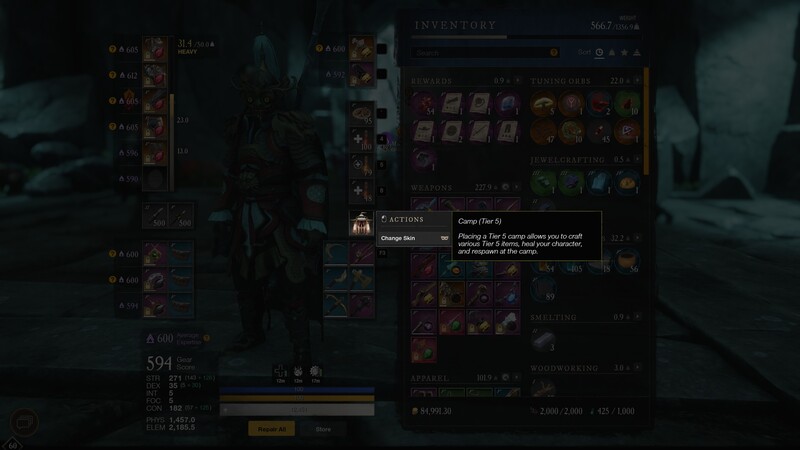Open the Store button

tap(323, 428)
